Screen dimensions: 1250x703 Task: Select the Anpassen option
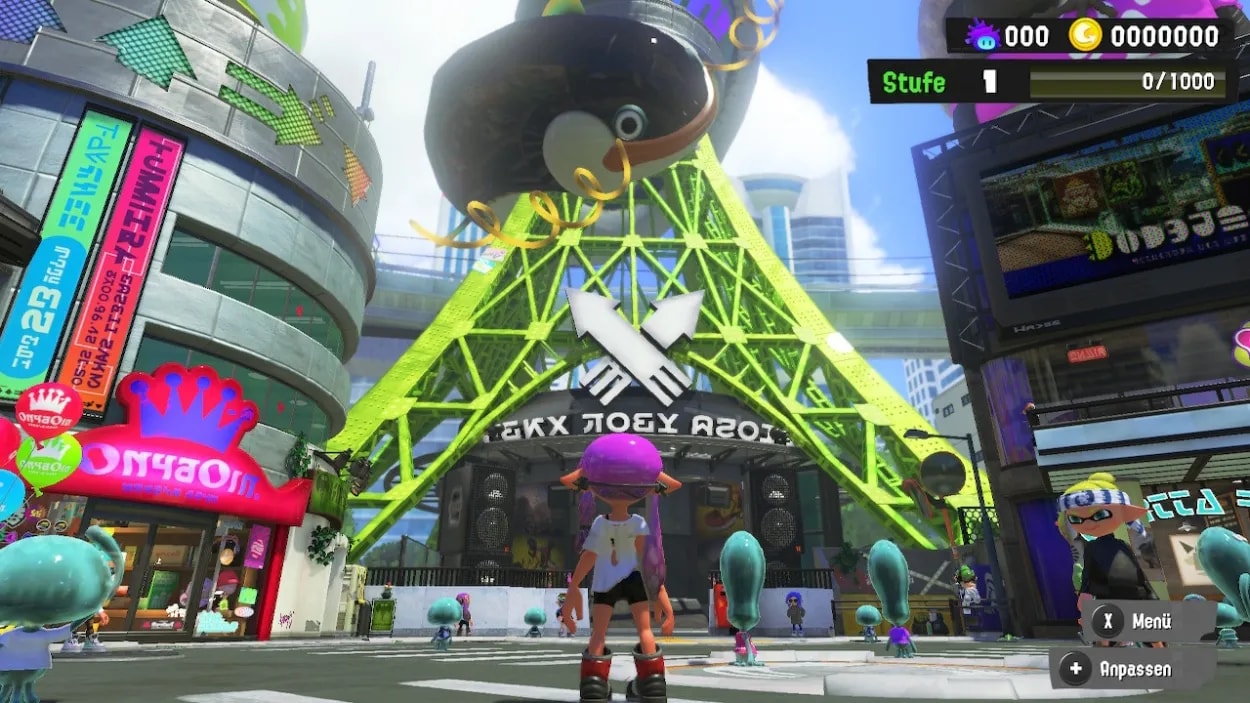click(1122, 669)
